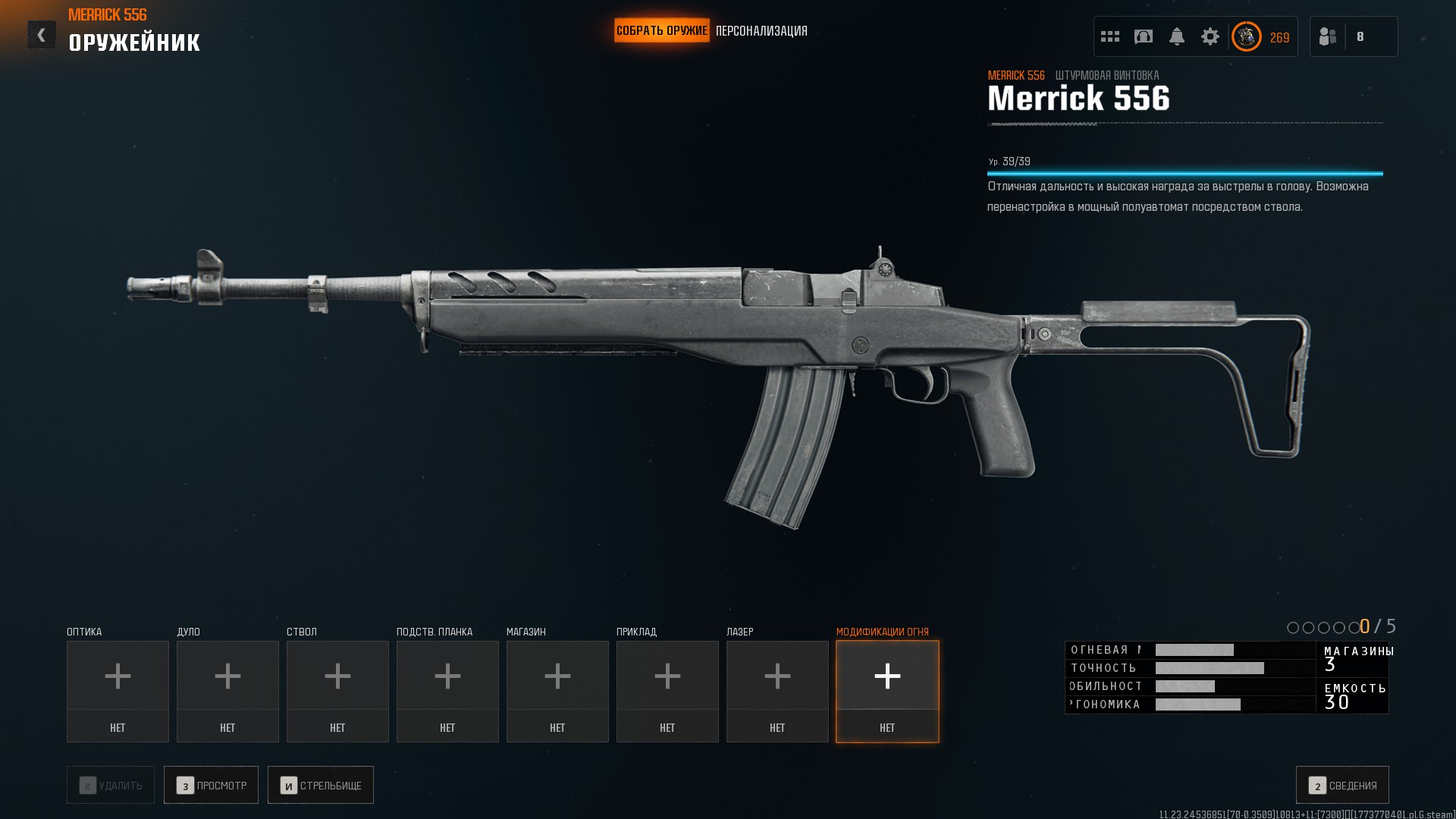This screenshot has width=1456, height=819.
Task: Open the Персонализация tab
Action: pos(761,31)
